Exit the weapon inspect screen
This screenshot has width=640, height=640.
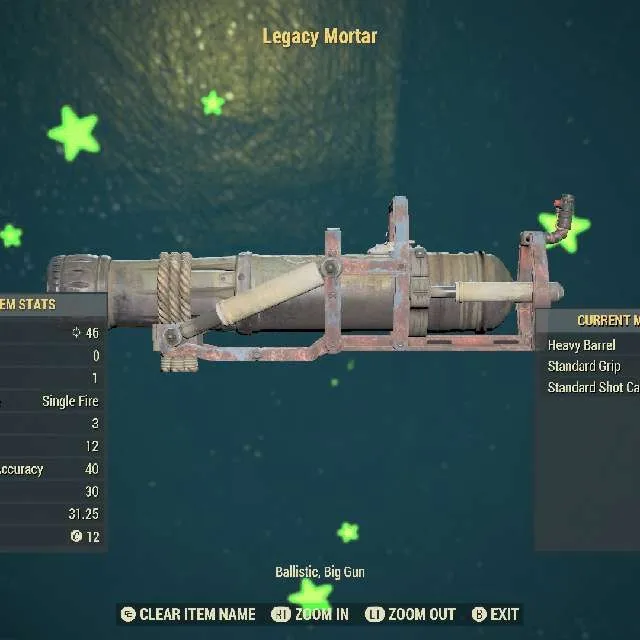(495, 614)
